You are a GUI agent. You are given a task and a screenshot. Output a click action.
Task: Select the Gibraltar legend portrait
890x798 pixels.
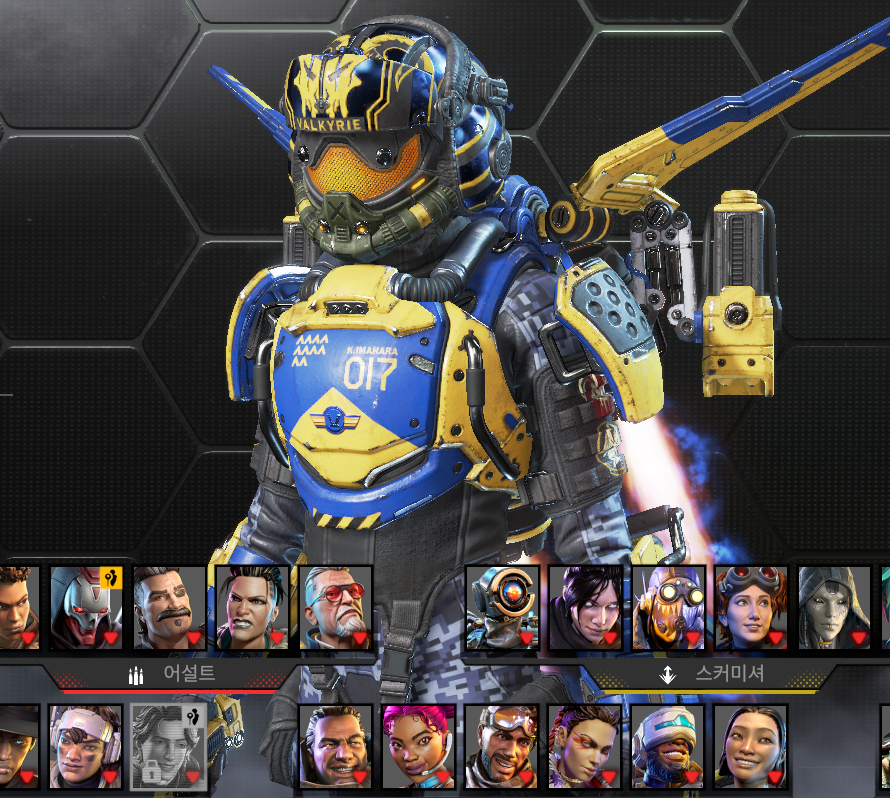coord(335,746)
